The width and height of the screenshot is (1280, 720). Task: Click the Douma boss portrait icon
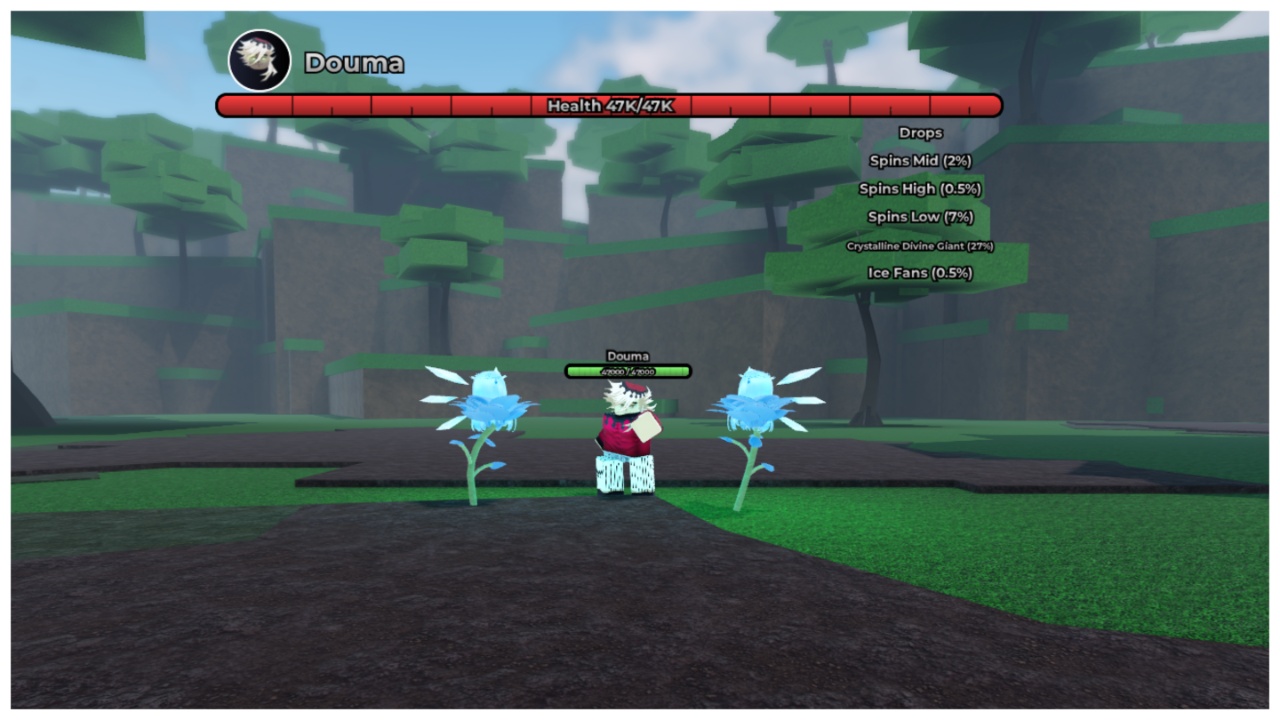pos(260,60)
